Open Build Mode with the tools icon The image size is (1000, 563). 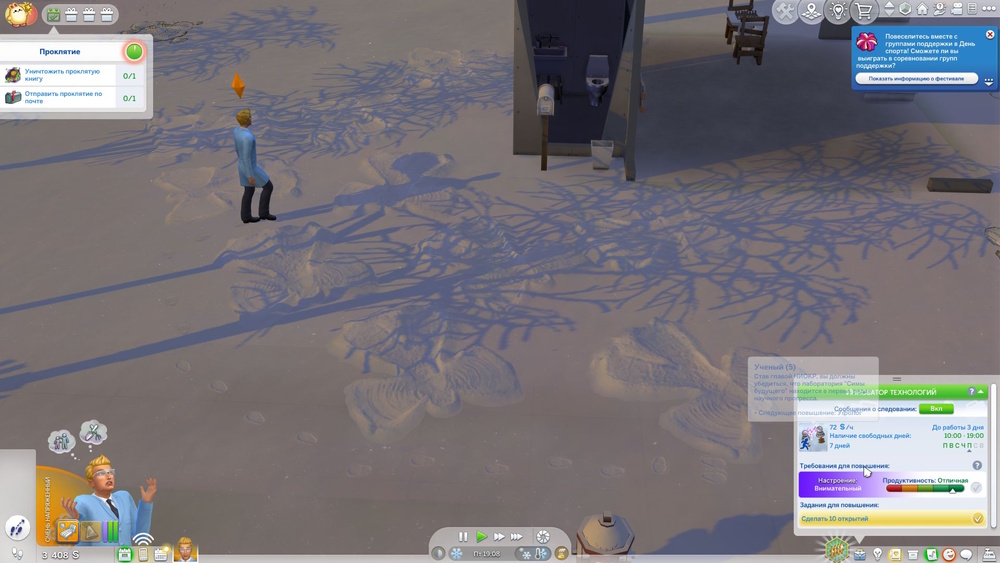(786, 11)
